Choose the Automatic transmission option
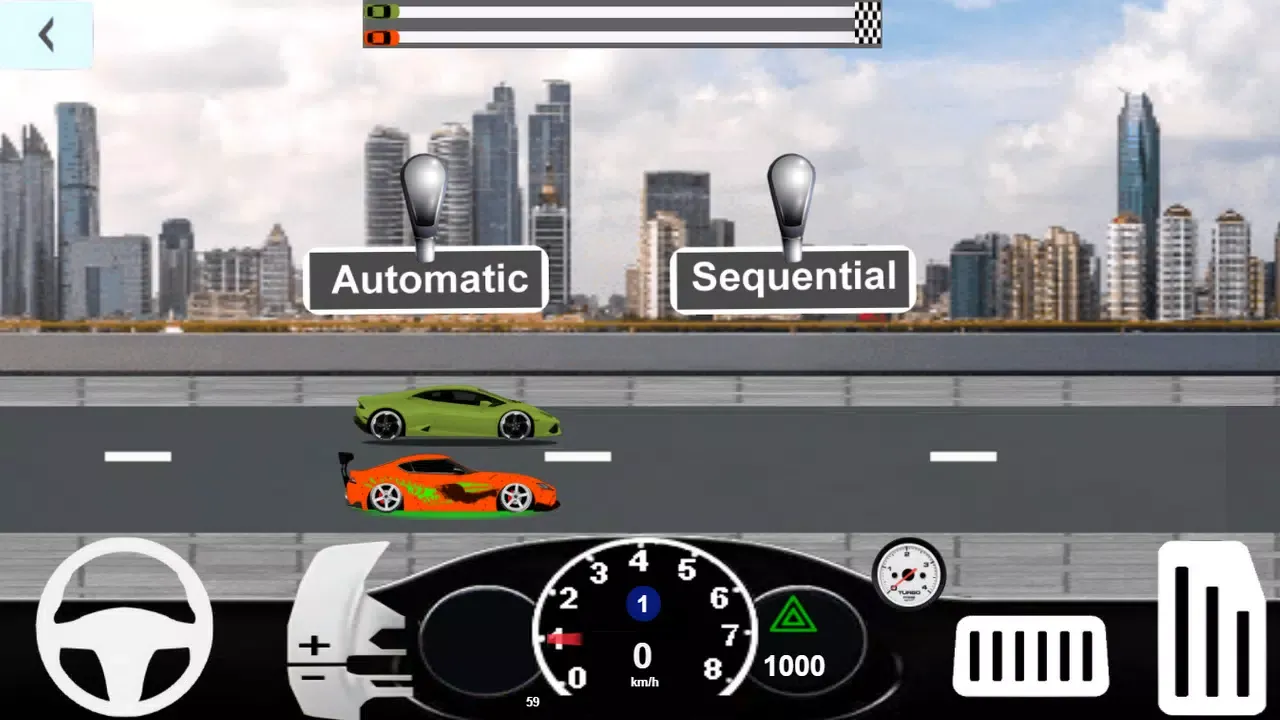 click(427, 279)
